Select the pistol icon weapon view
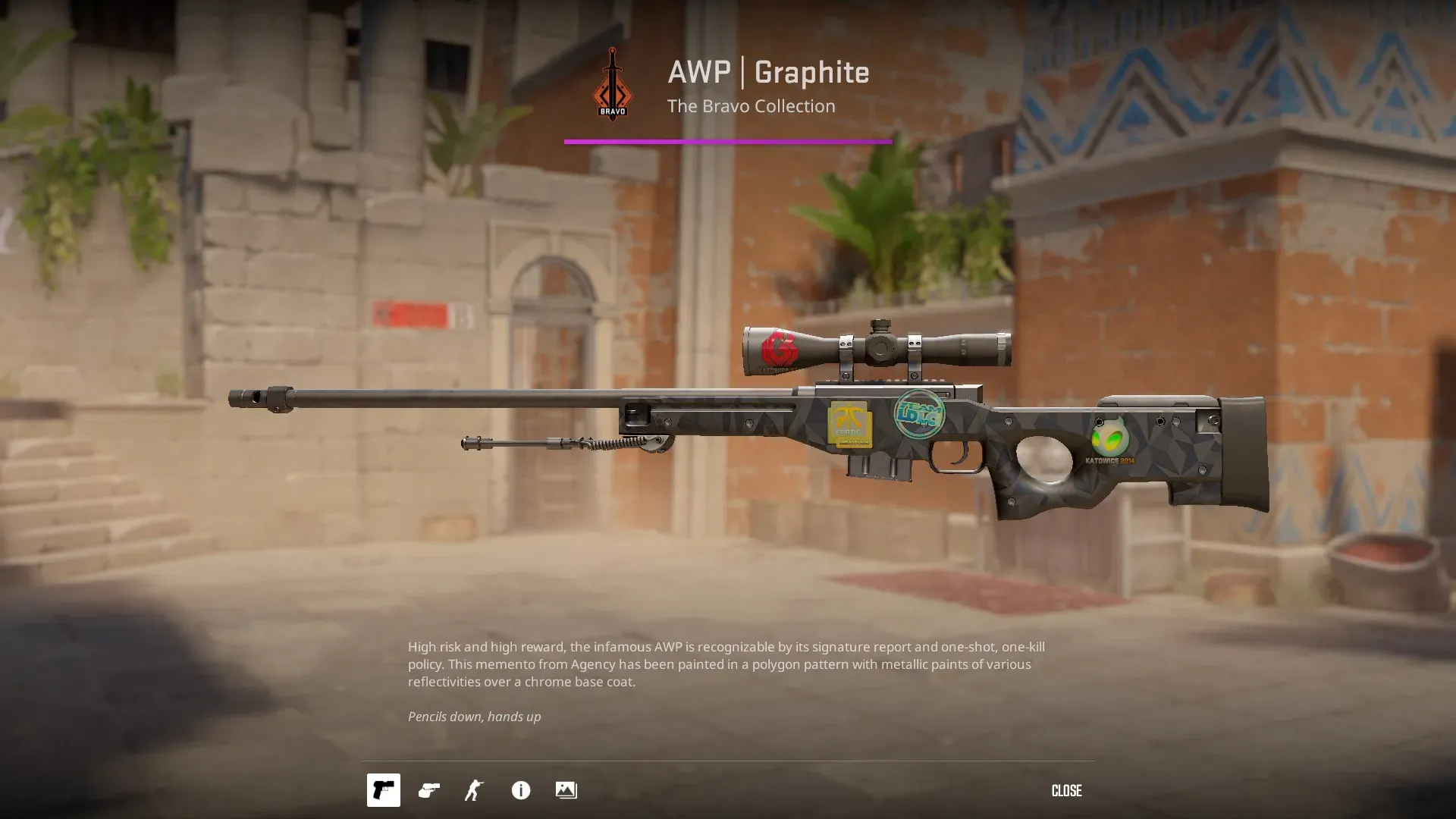The width and height of the screenshot is (1456, 819). [384, 790]
